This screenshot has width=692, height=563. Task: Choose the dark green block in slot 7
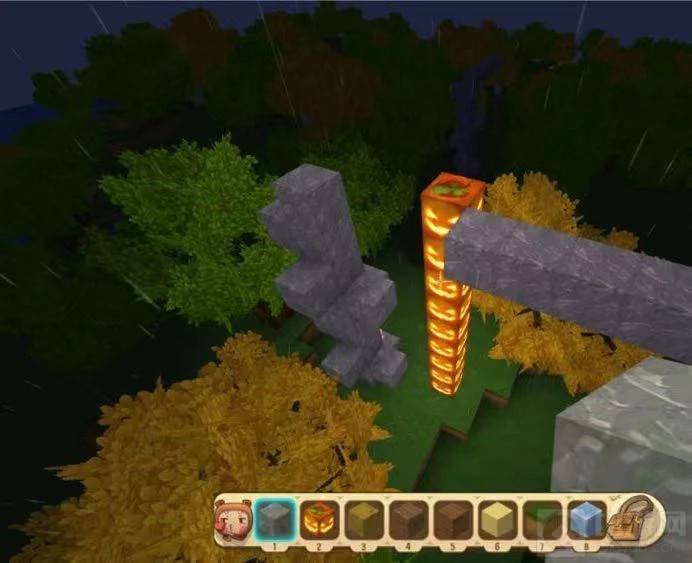[541, 520]
